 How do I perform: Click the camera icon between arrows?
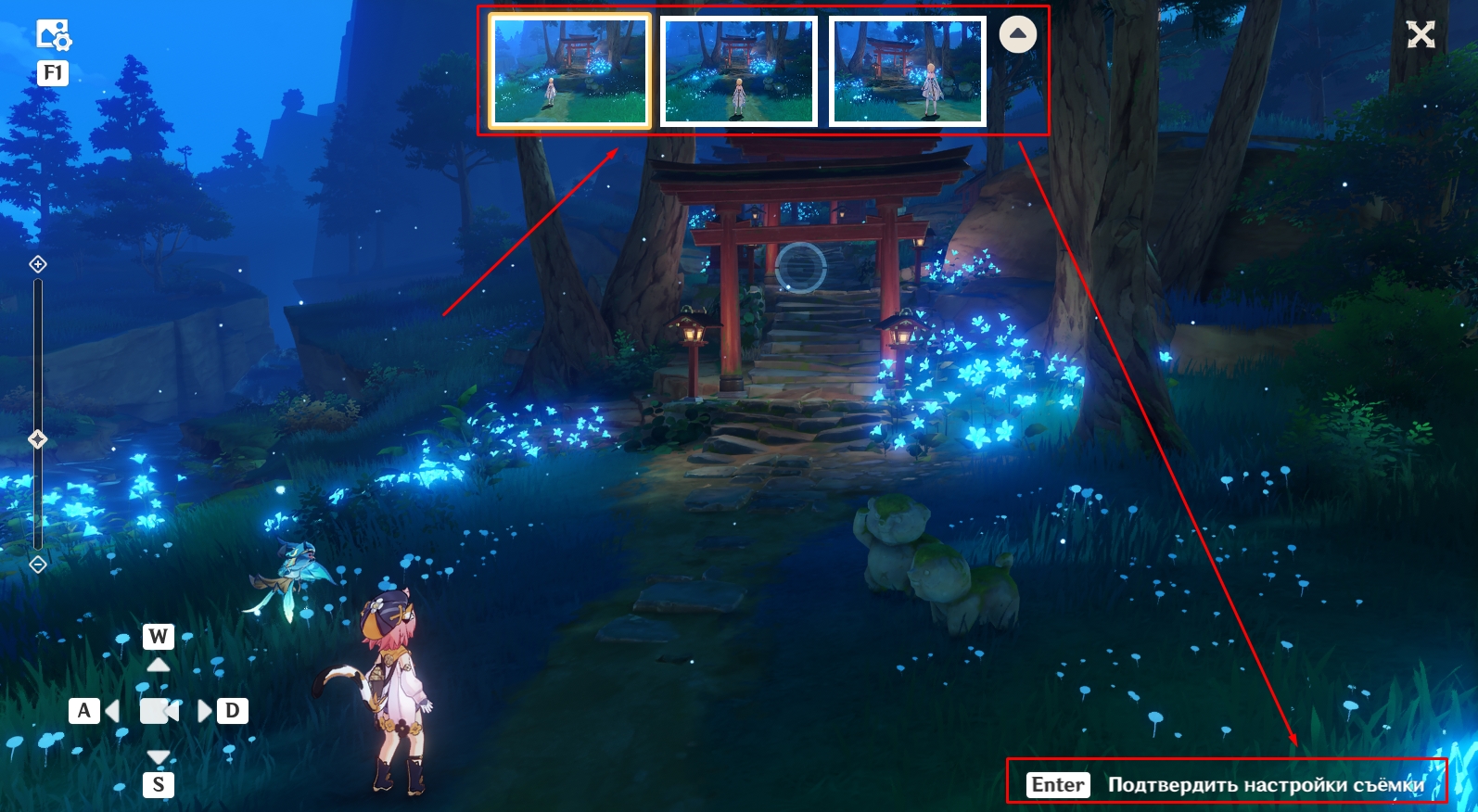(159, 711)
